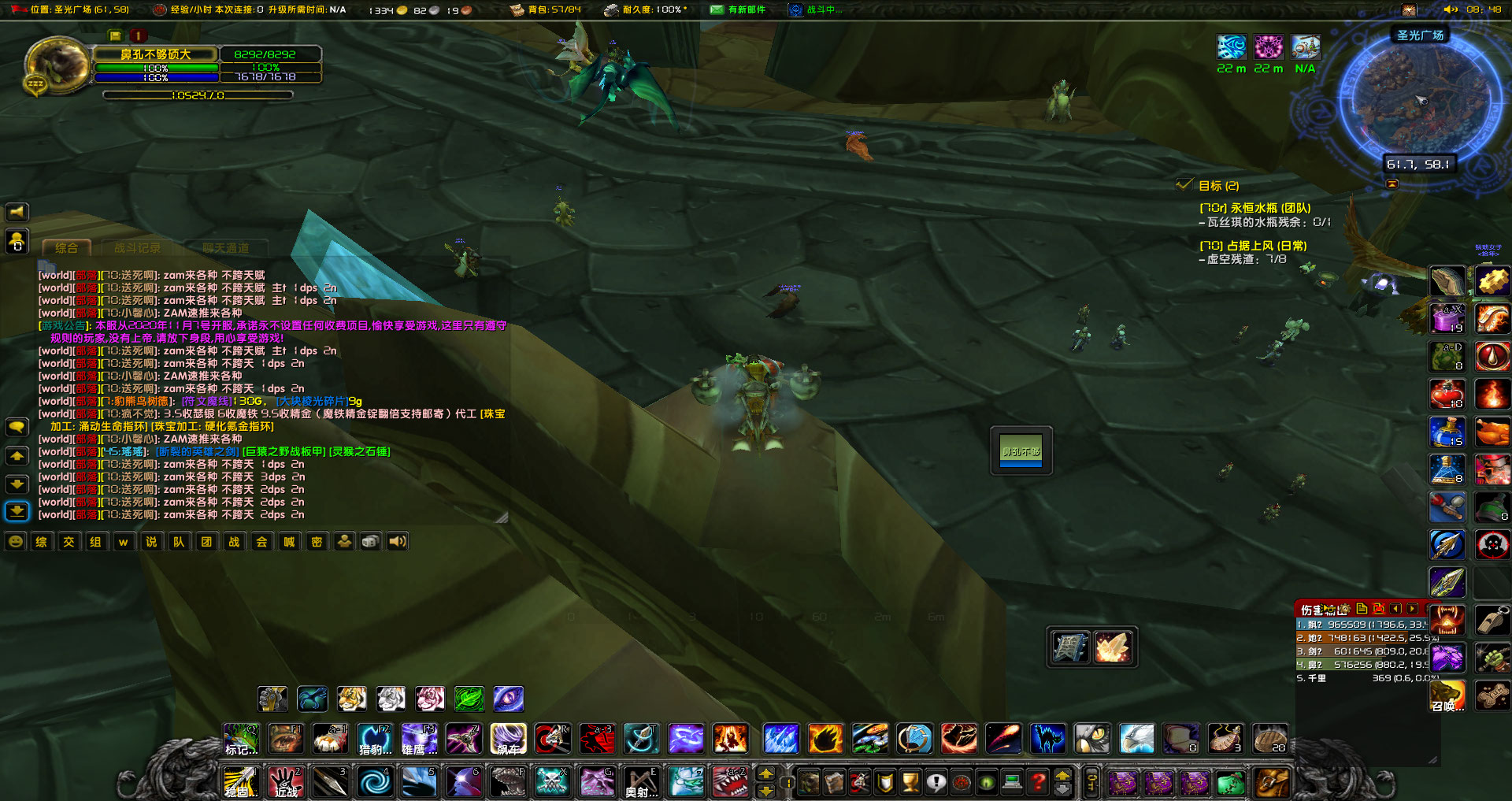Screen dimensions: 1512x801
Task: Click the dice roll icon next to the chat buttons
Action: [x=370, y=541]
